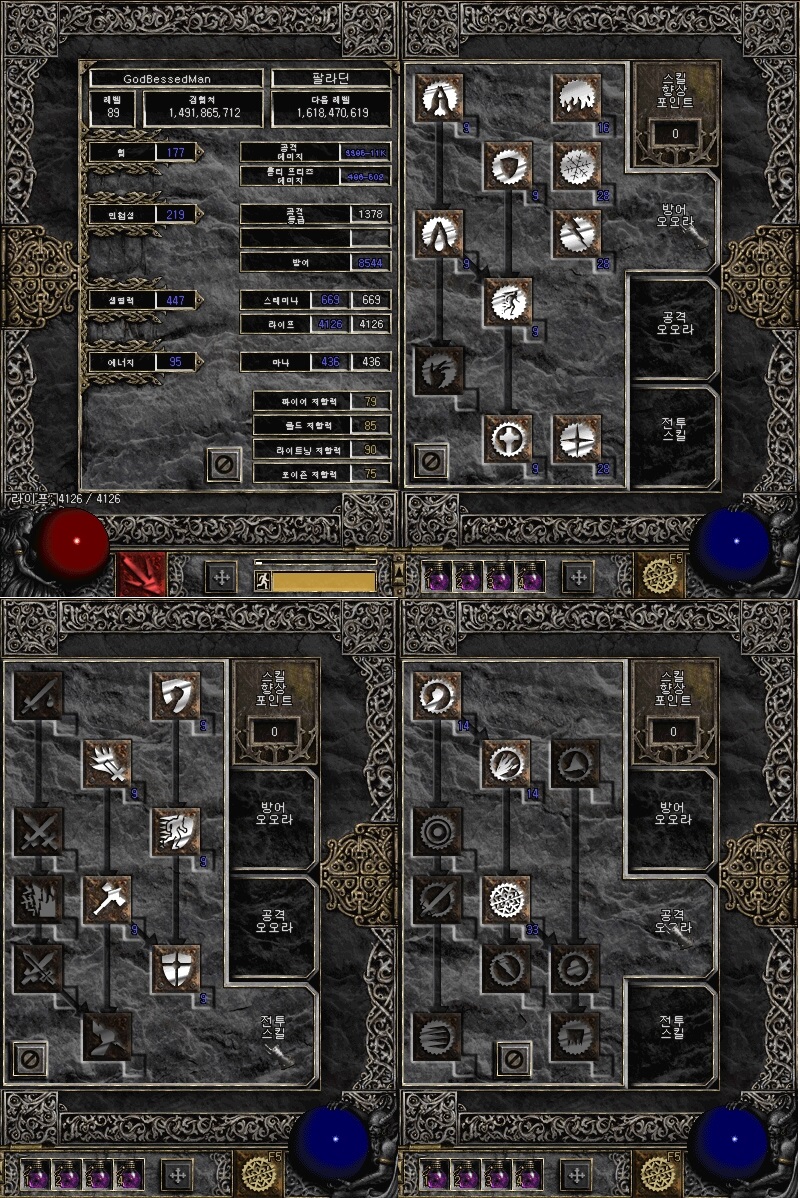Toggle the run/walk button
This screenshot has height=1198, width=800.
click(262, 581)
